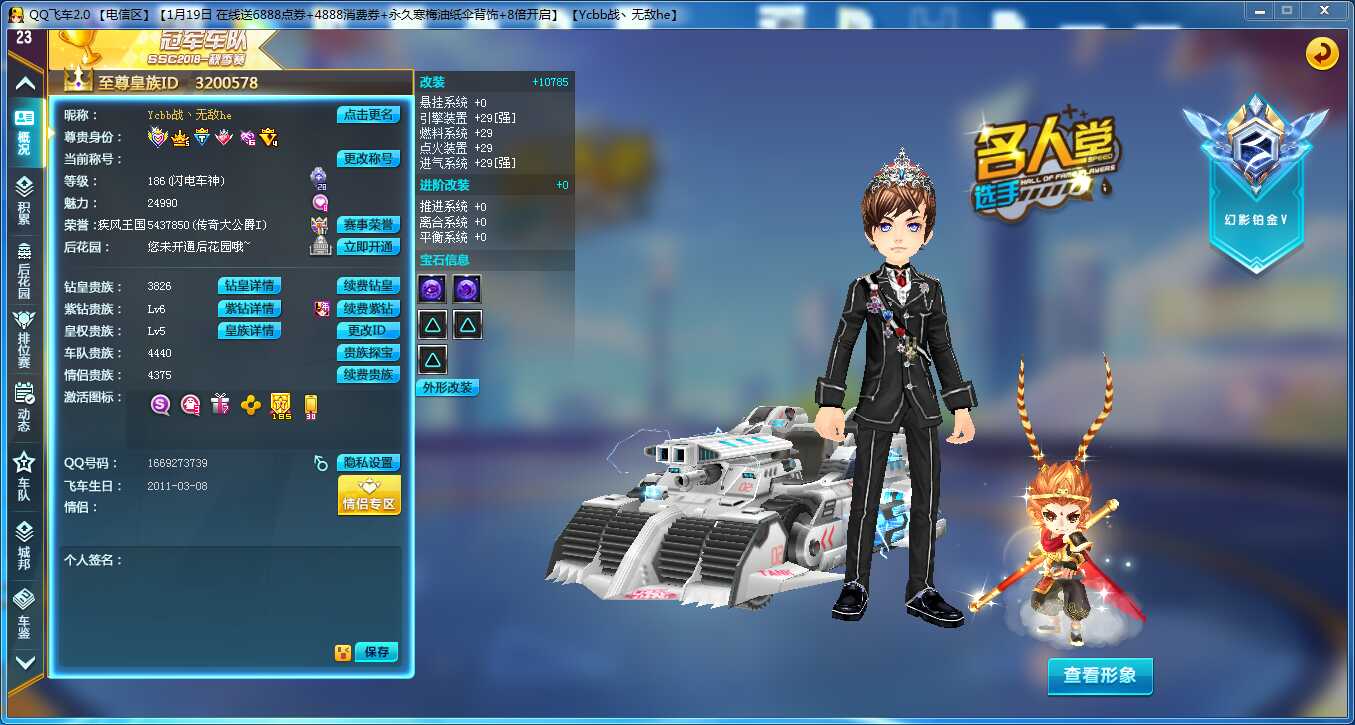Expand more options via bottom sidebar chevron
1355x725 pixels.
click(x=24, y=663)
